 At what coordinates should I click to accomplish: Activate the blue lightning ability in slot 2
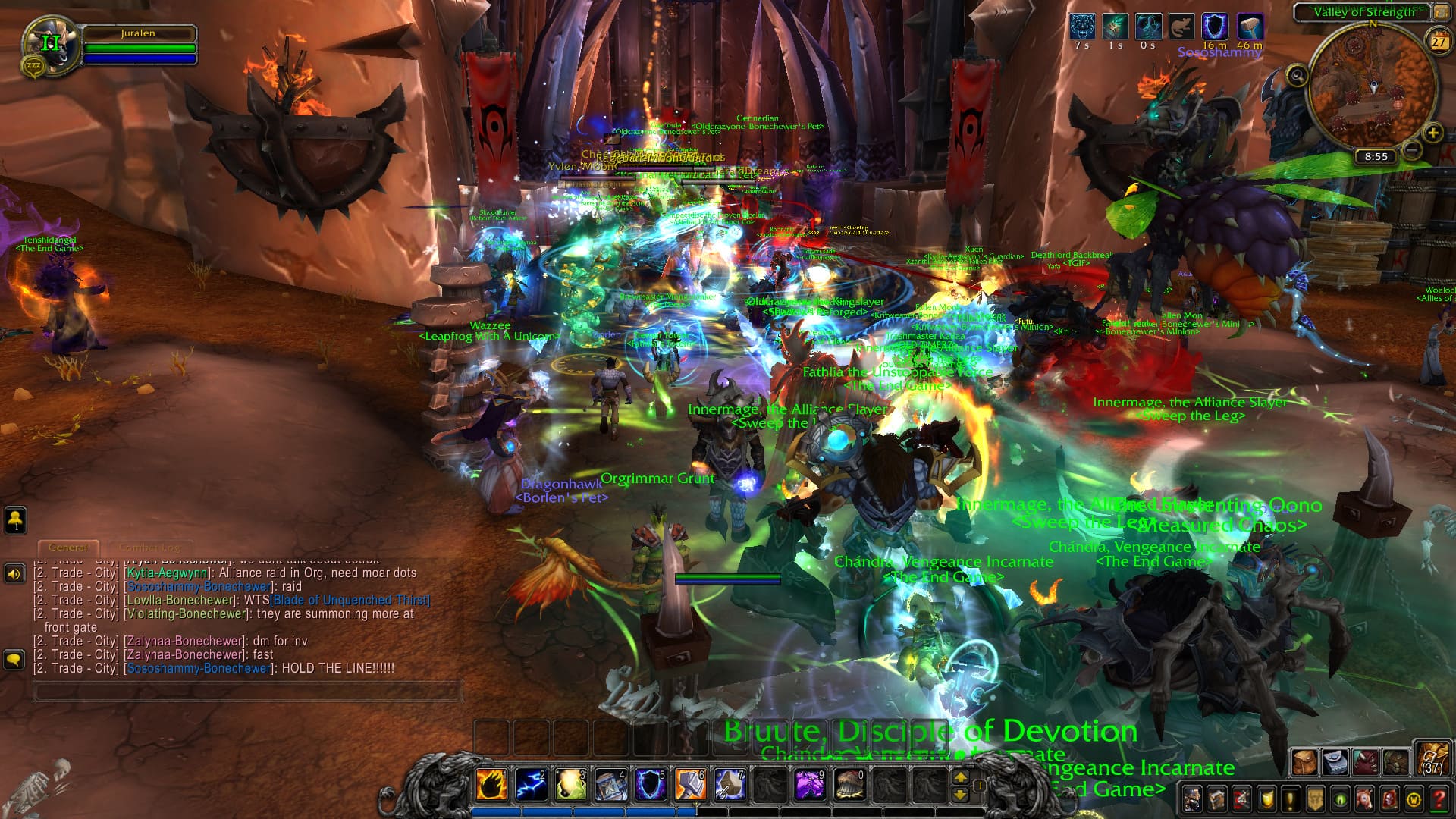coord(531,784)
